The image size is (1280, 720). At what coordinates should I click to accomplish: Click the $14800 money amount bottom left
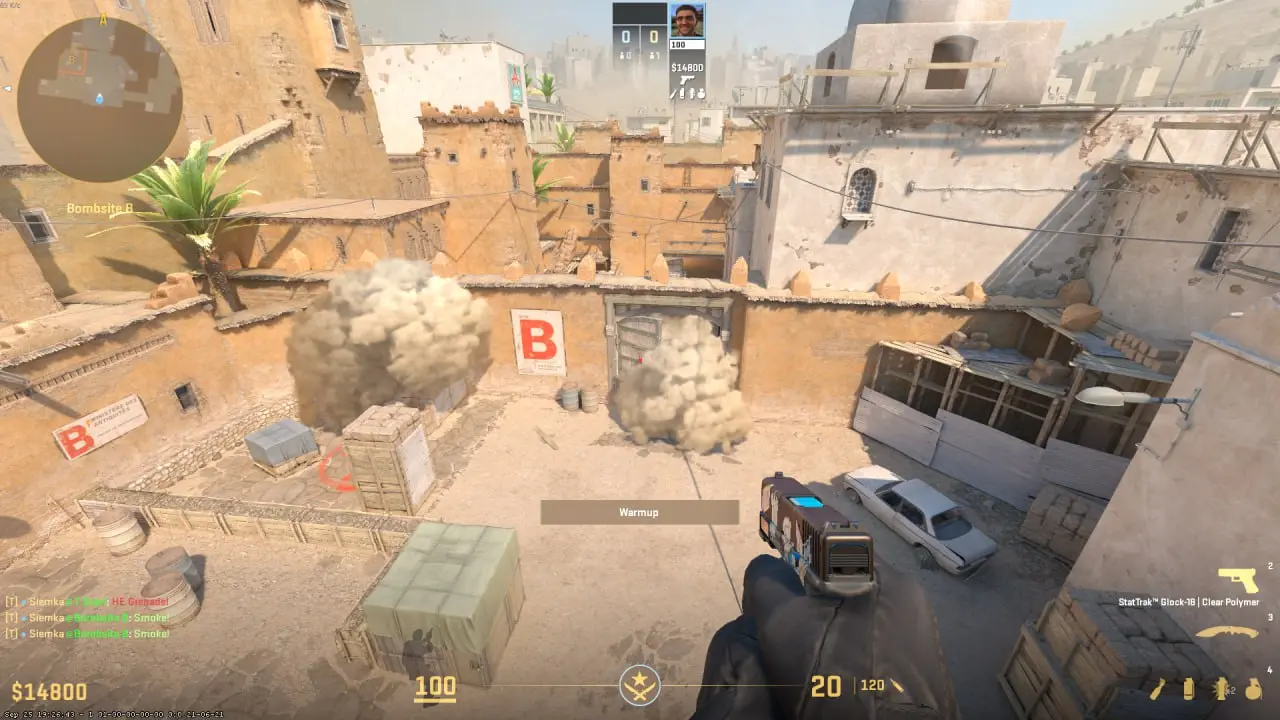click(x=48, y=689)
